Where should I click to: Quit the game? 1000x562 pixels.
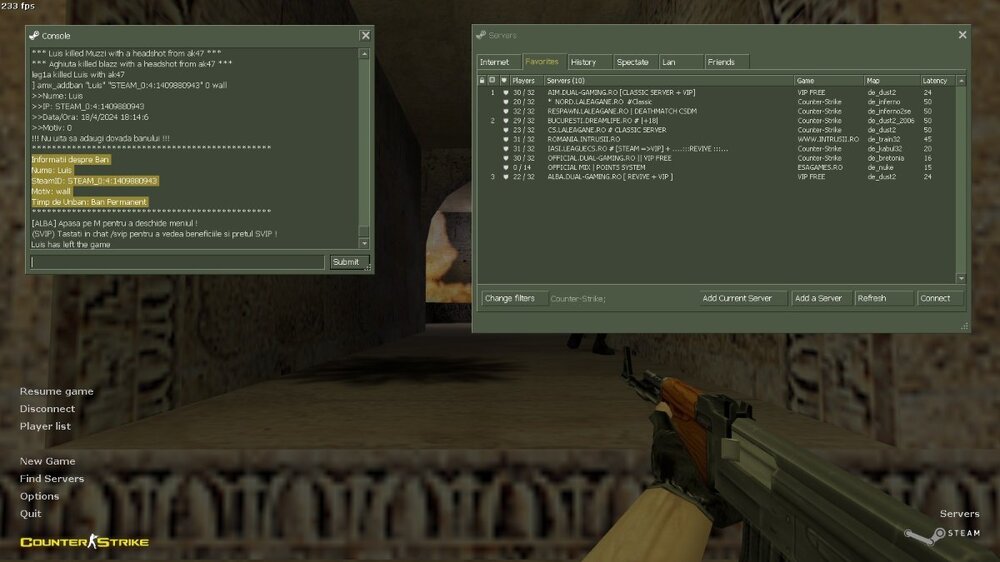tap(30, 513)
